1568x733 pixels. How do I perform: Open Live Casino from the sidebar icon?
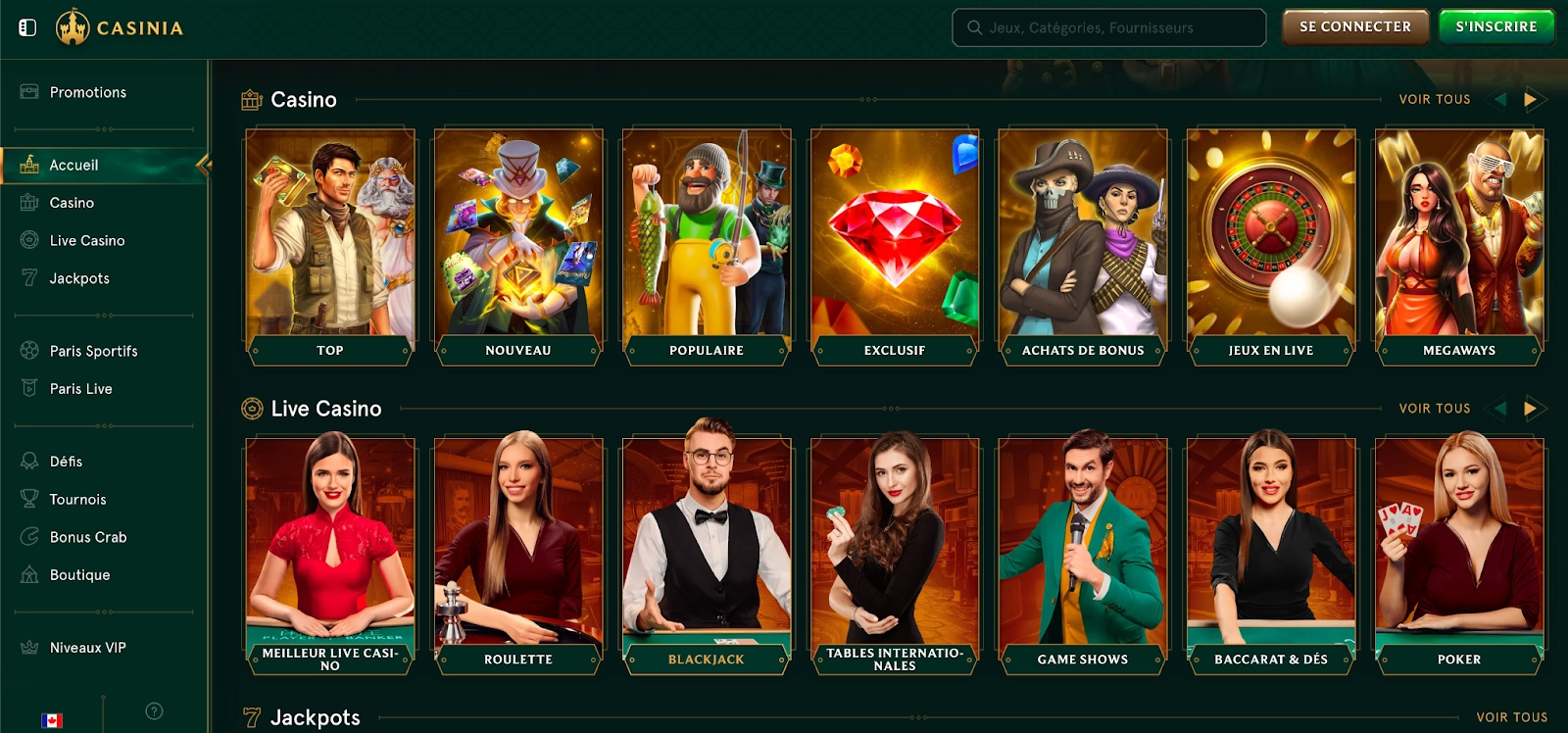(28, 240)
